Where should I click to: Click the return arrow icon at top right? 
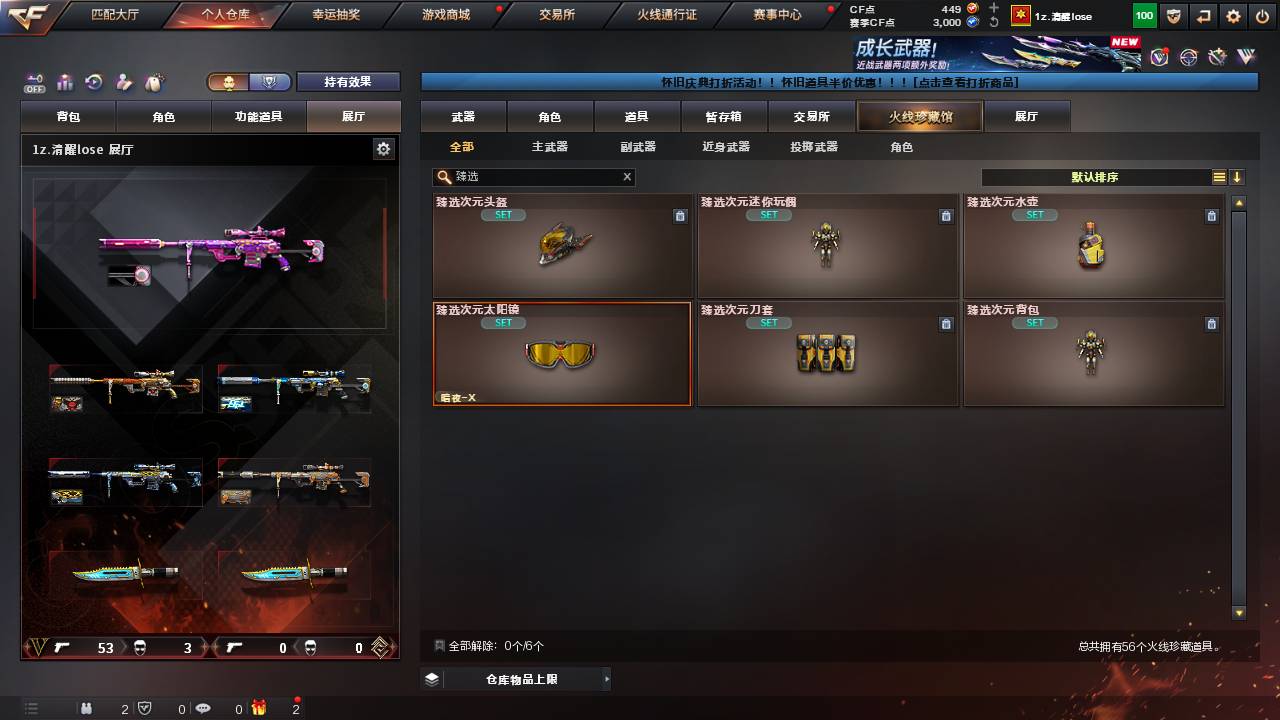(x=1204, y=16)
